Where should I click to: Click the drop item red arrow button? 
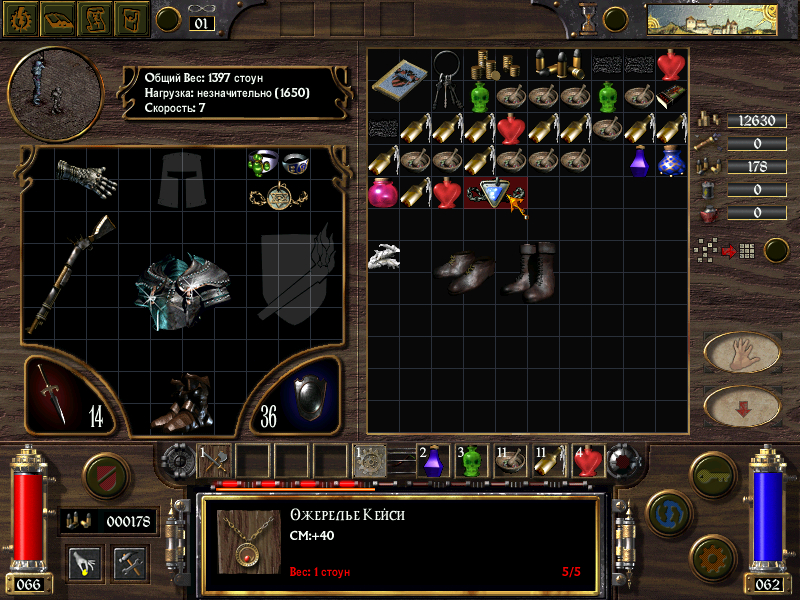pyautogui.click(x=742, y=405)
